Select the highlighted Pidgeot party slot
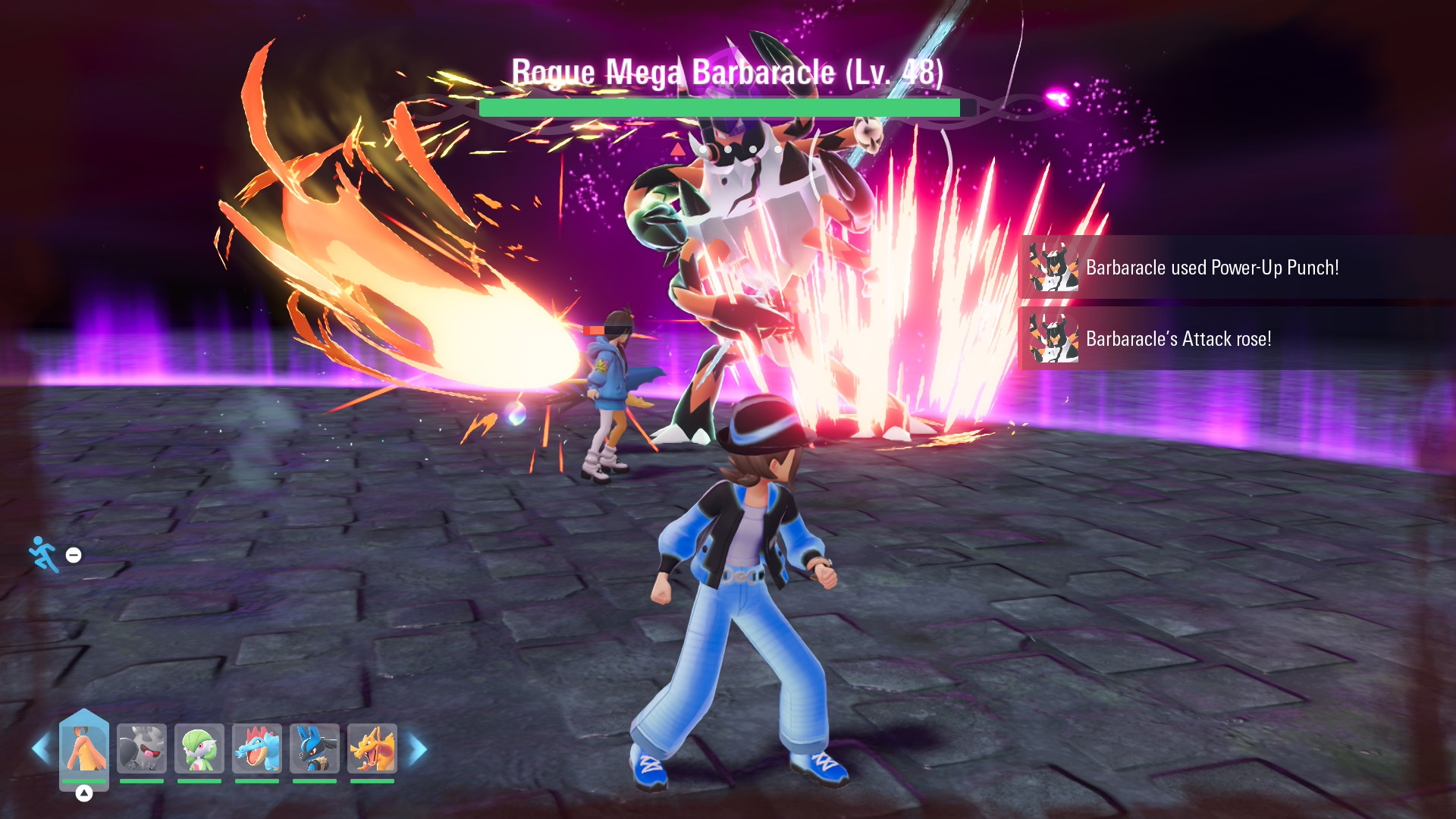This screenshot has width=1456, height=819. (x=84, y=748)
